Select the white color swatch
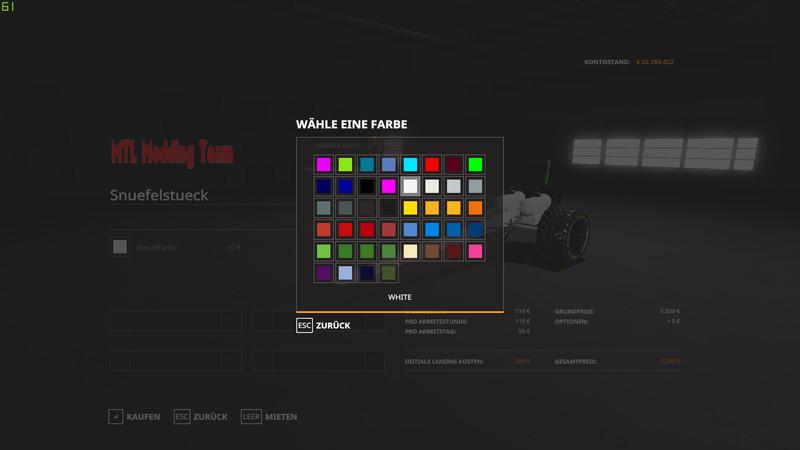 [x=410, y=186]
